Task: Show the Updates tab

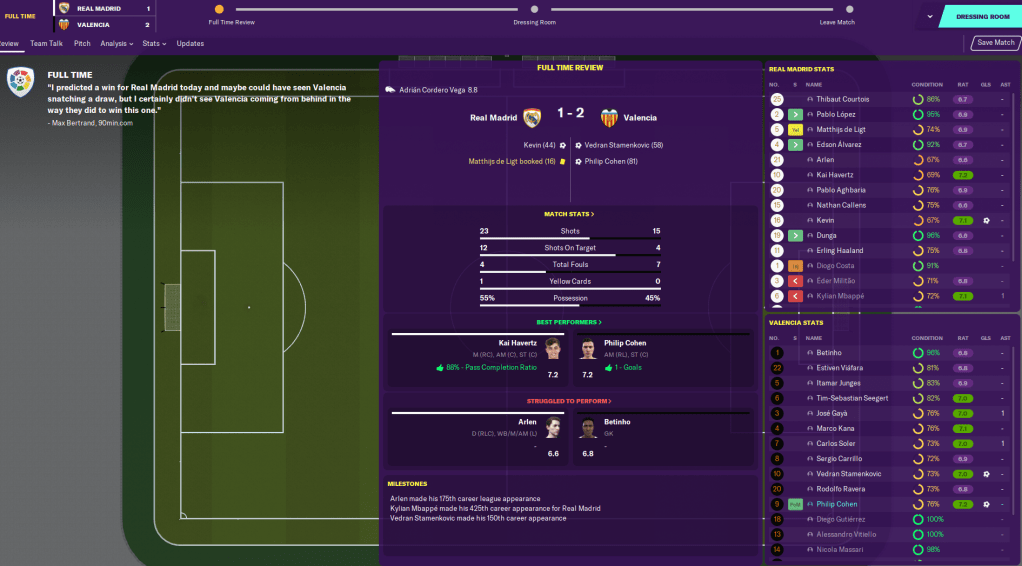Action: point(190,44)
